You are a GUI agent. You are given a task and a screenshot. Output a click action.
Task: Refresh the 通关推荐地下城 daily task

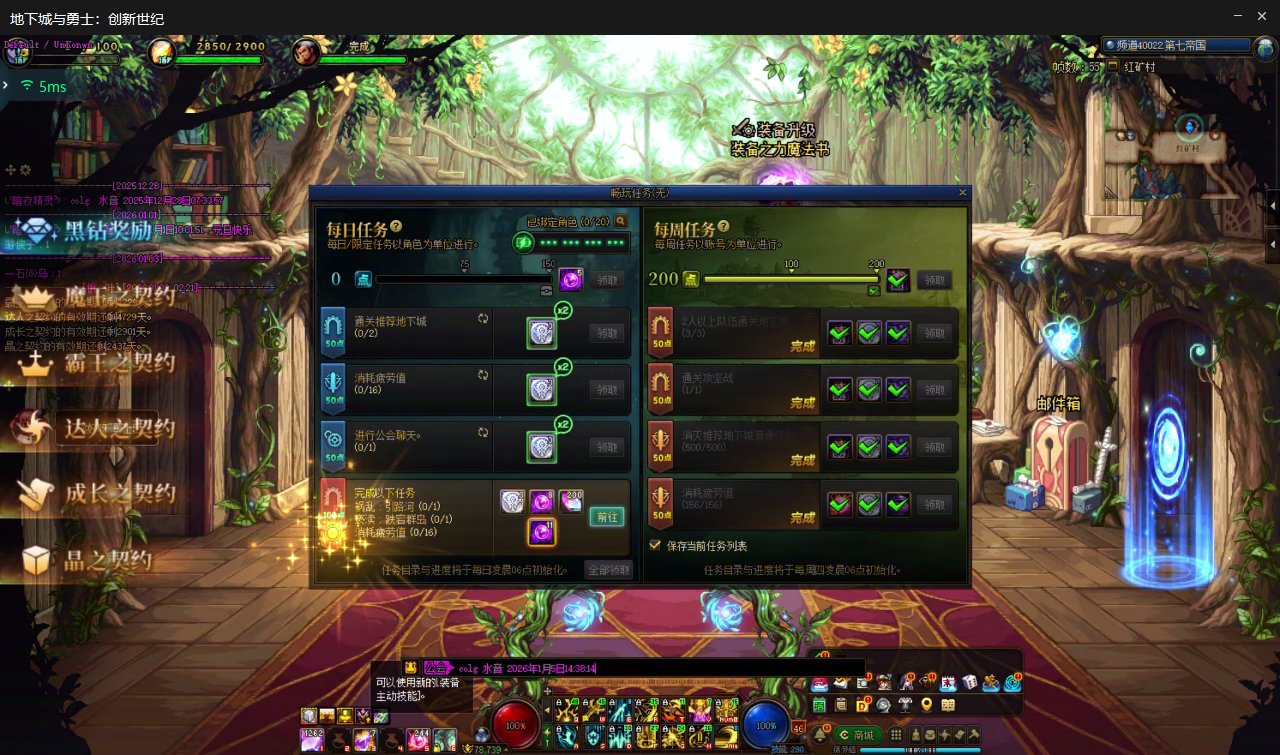point(483,318)
